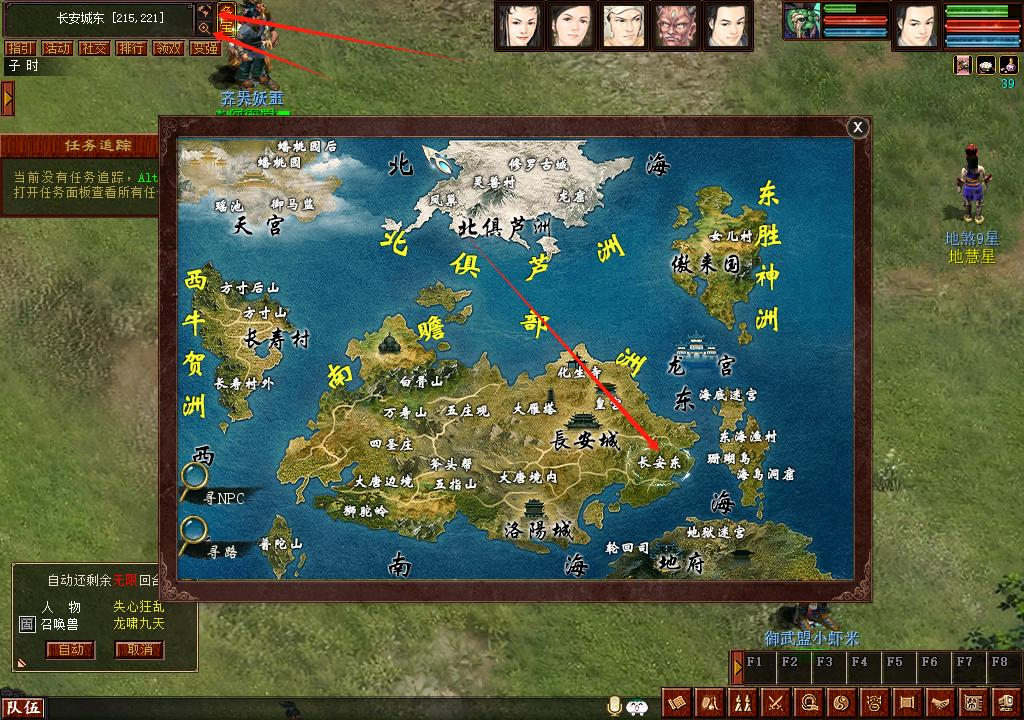
Task: Use the 寻NPC search magnifier
Action: tap(194, 481)
